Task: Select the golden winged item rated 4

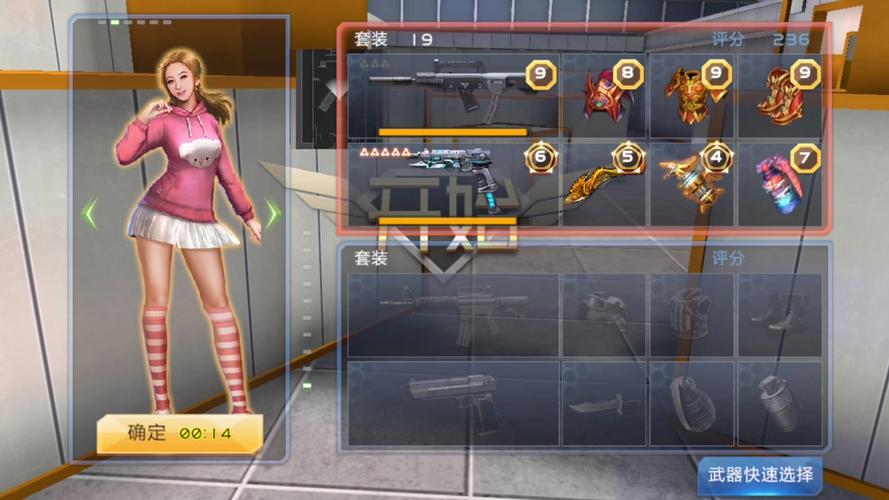Action: (x=692, y=183)
